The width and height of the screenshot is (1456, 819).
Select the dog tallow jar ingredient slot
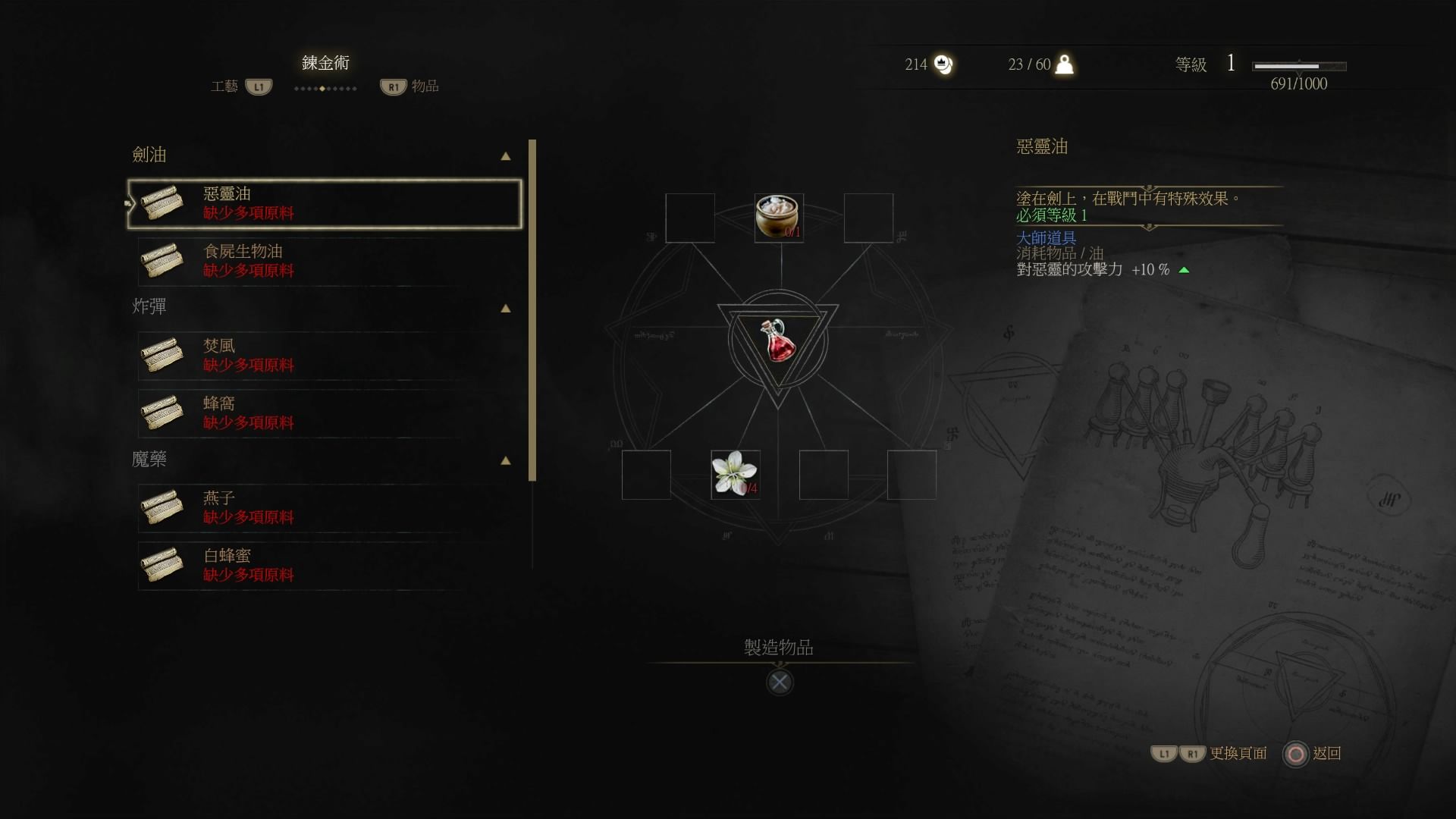pyautogui.click(x=779, y=218)
